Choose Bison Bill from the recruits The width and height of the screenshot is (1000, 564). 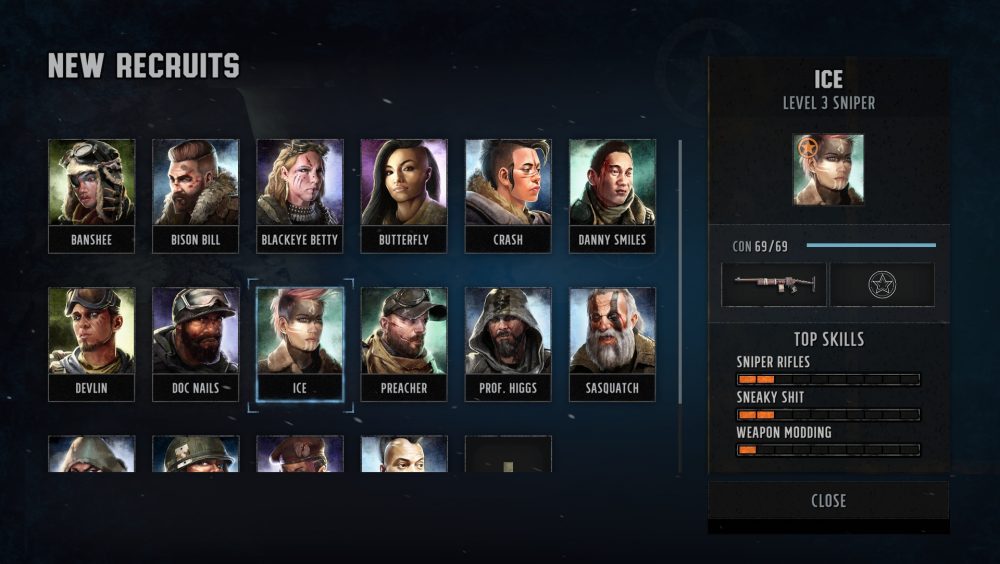pos(195,195)
